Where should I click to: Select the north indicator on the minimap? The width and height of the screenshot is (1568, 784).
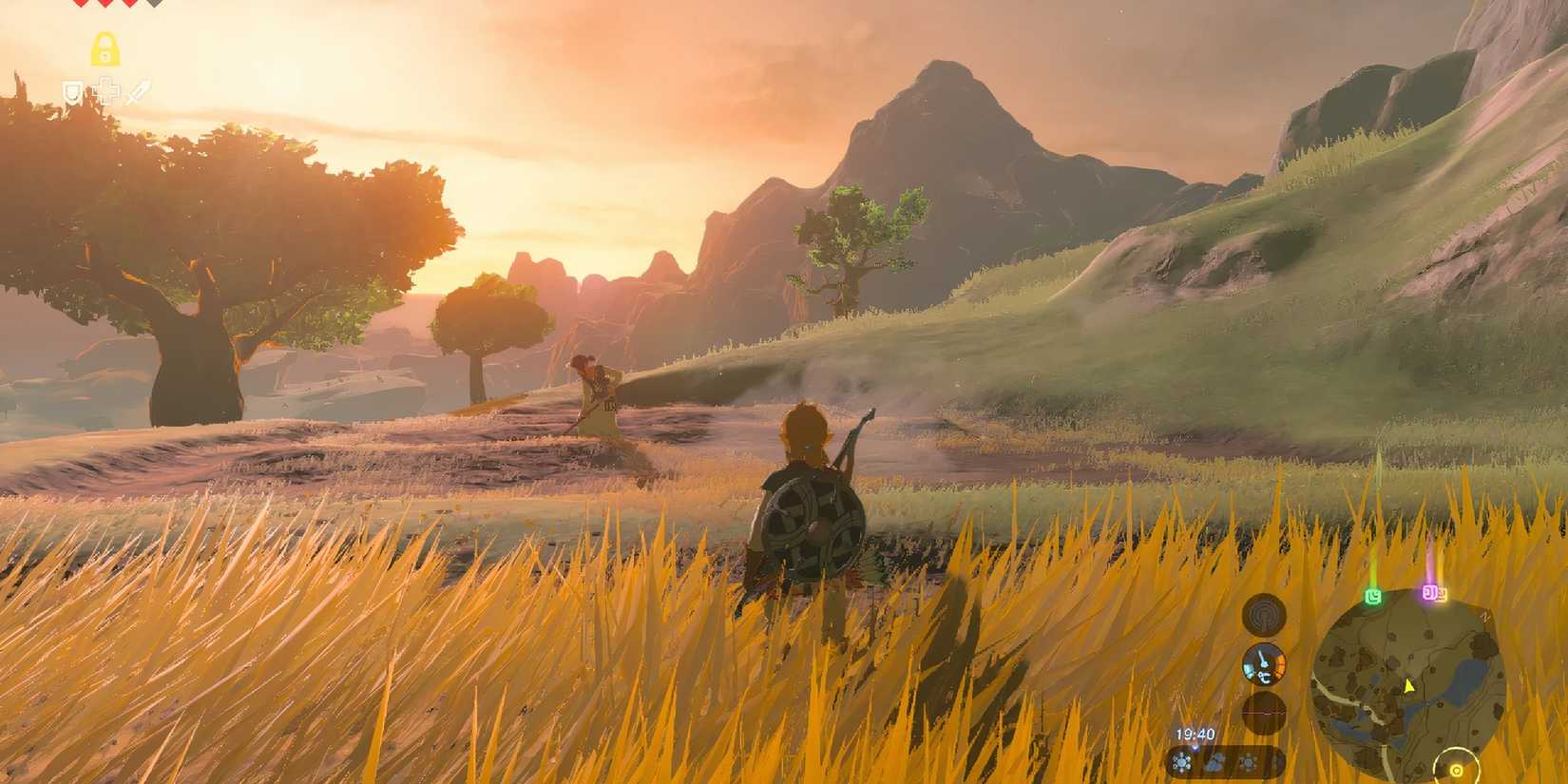coord(1485,616)
